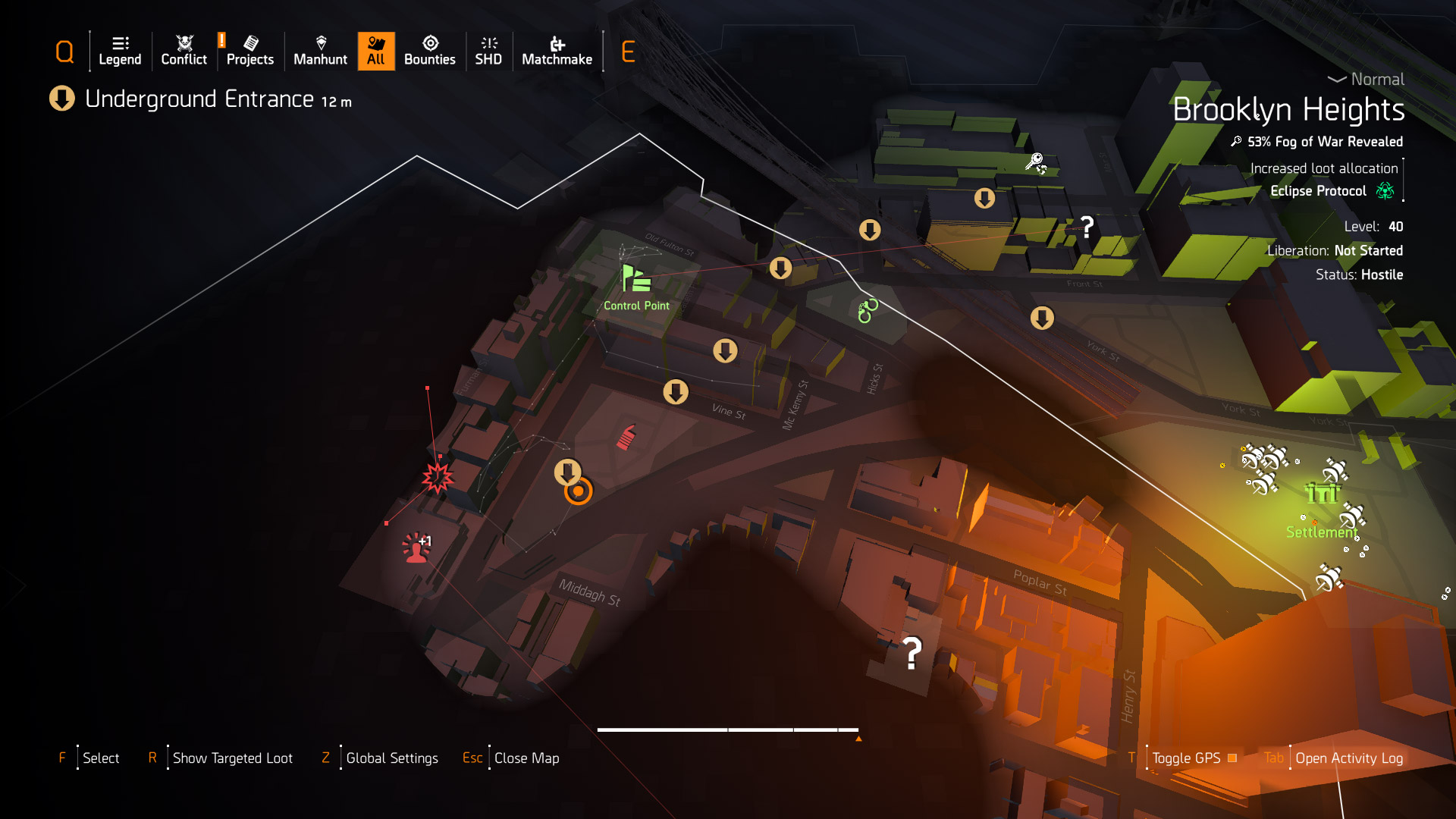
Task: Select the red starburst enemy activity marker
Action: pyautogui.click(x=438, y=478)
